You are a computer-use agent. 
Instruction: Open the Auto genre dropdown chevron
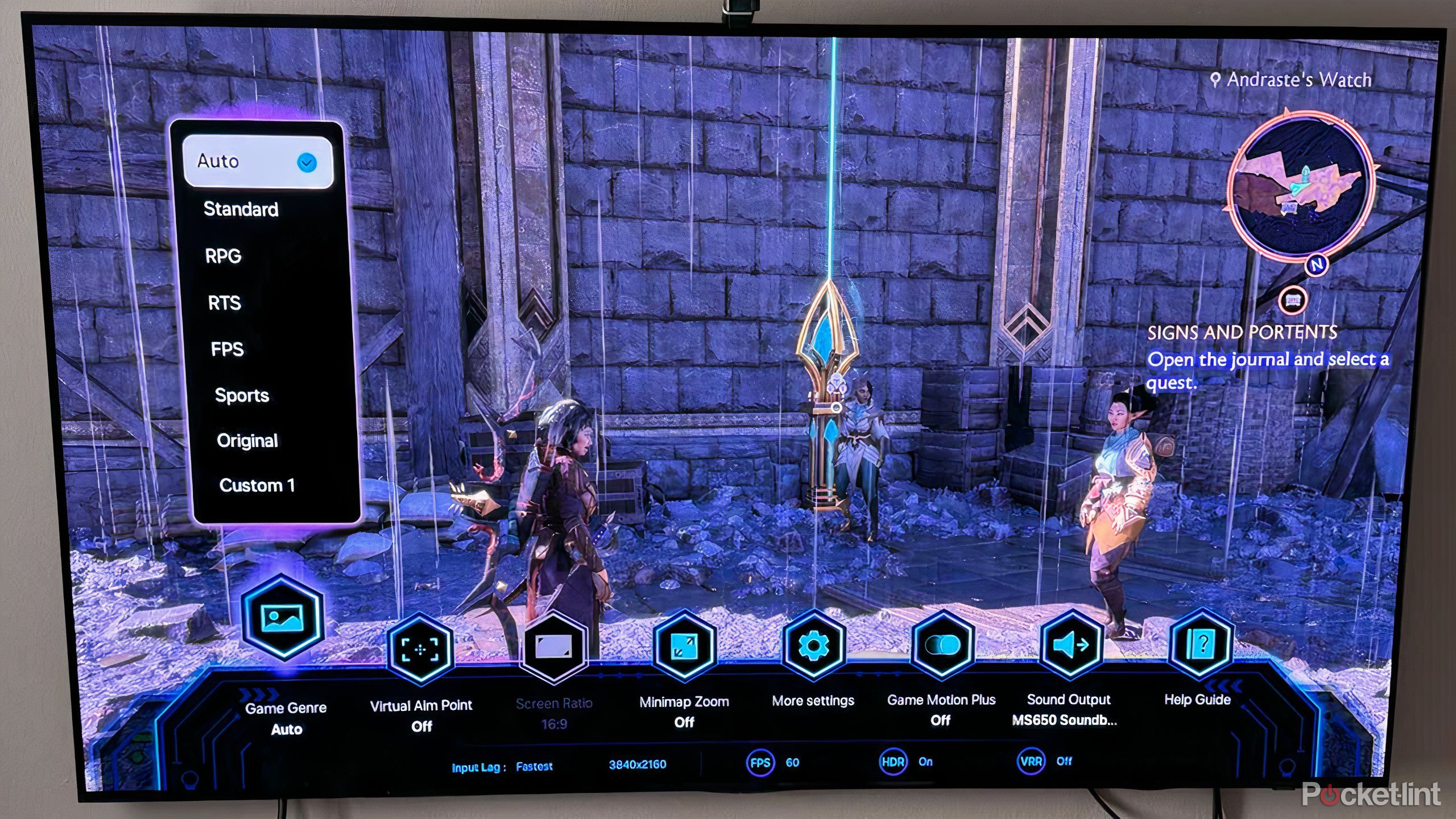coord(308,162)
